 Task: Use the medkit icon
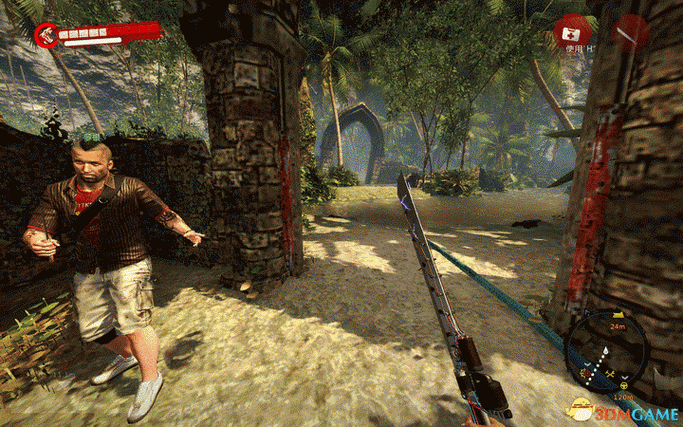point(574,30)
